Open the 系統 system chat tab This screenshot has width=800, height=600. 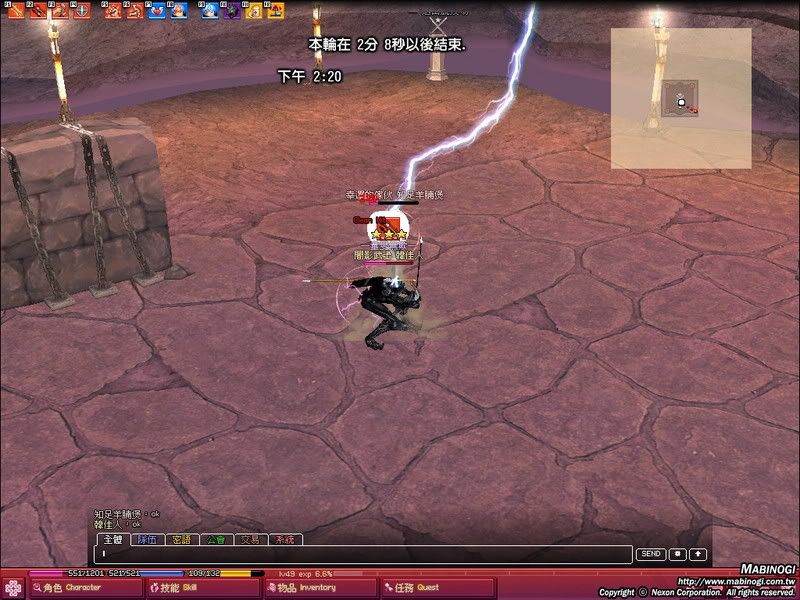pos(285,540)
